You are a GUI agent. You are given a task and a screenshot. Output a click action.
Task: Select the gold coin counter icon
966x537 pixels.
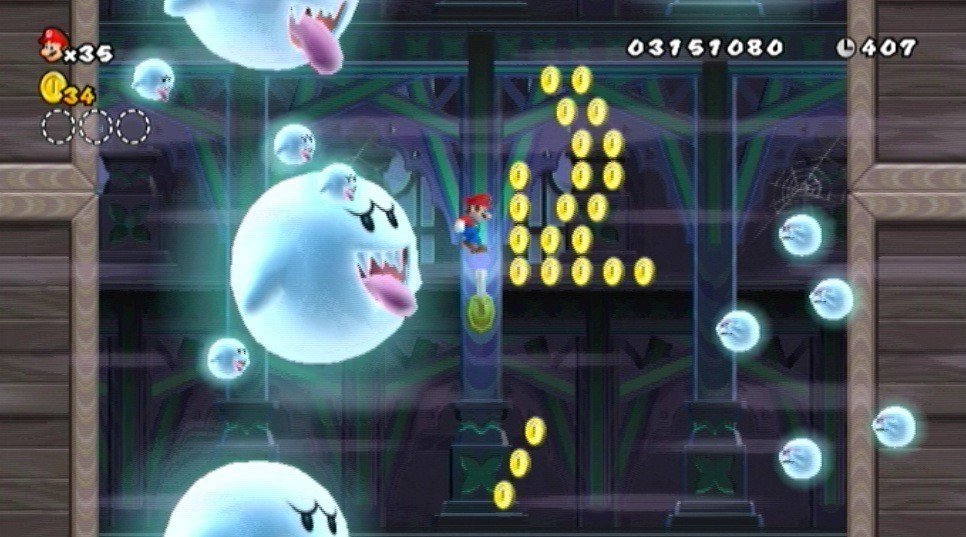[x=51, y=88]
